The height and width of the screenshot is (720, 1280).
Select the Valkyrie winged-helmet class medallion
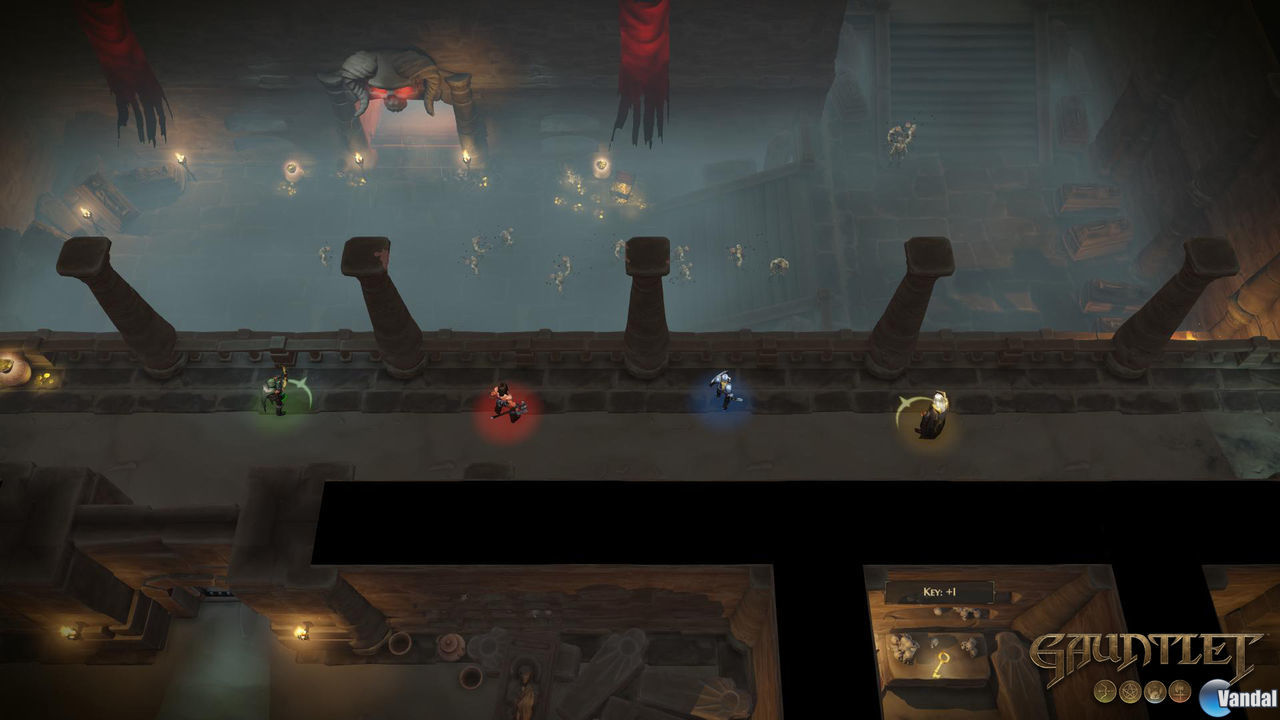[x=1154, y=692]
